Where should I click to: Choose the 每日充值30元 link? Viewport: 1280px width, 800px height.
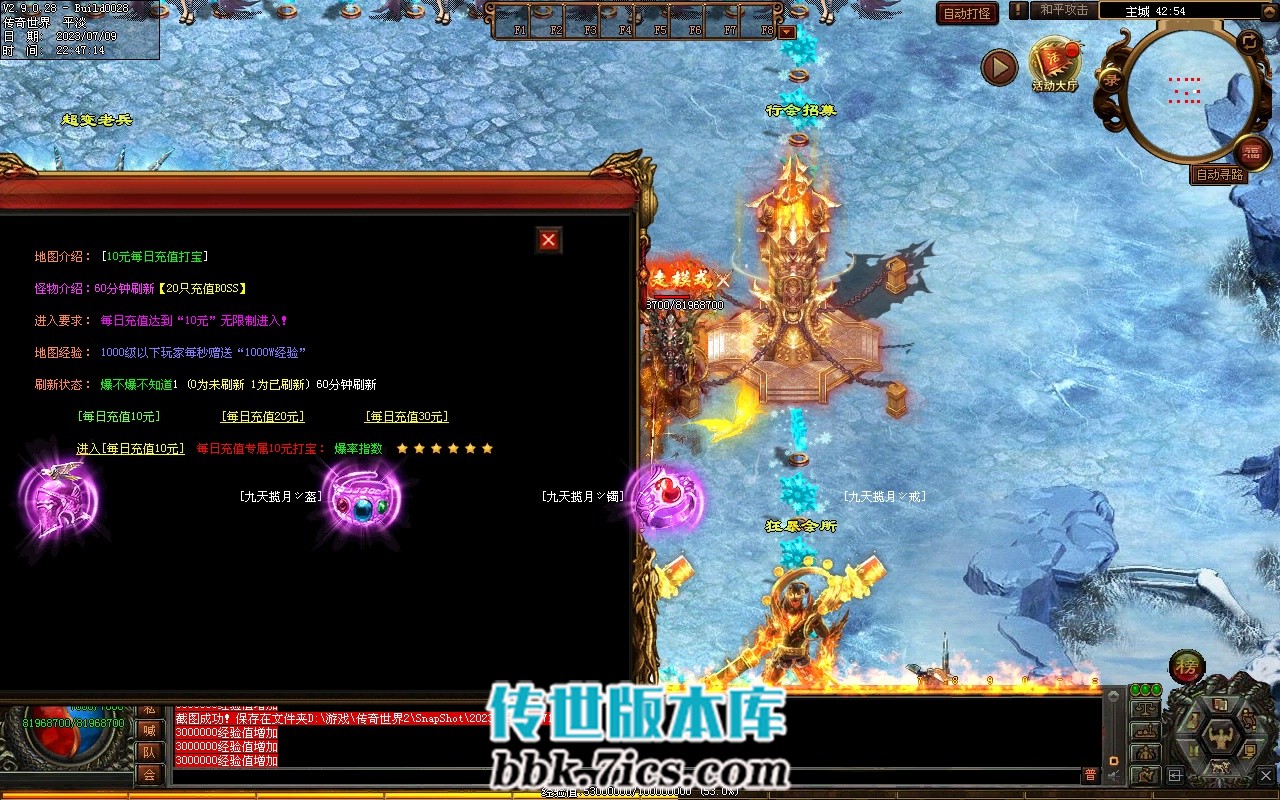(406, 417)
